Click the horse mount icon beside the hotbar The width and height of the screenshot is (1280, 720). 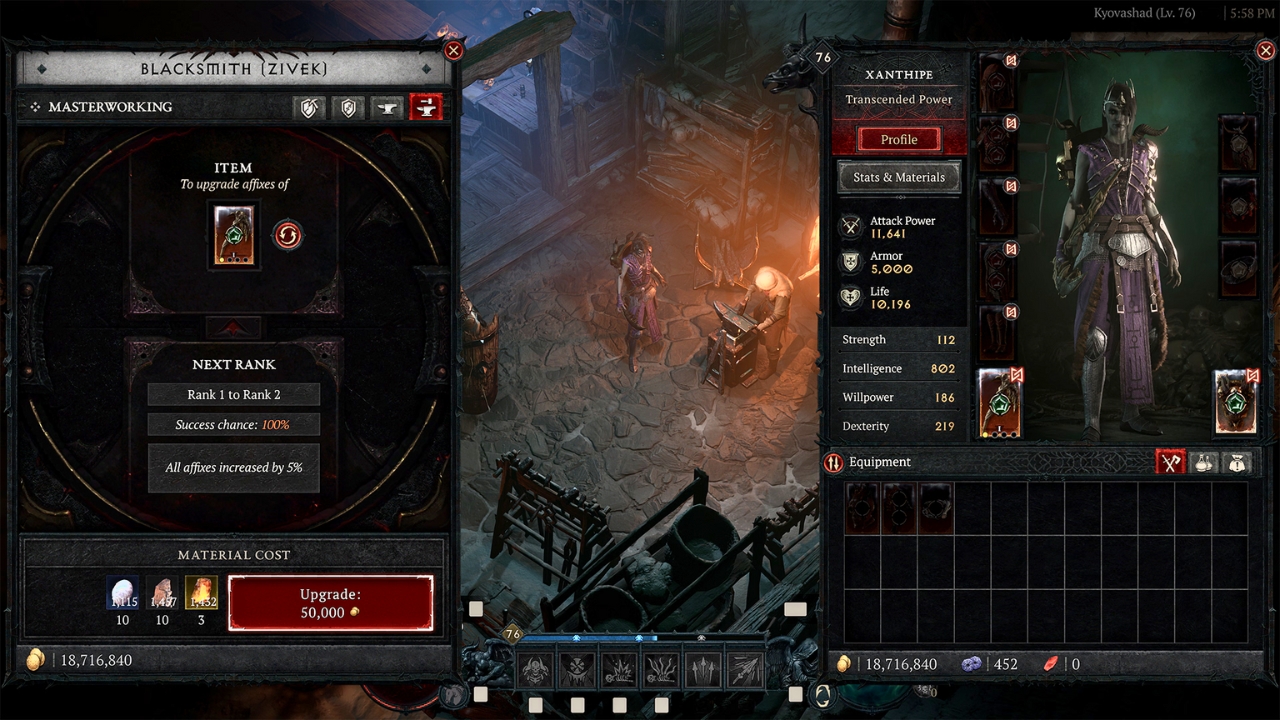point(454,693)
